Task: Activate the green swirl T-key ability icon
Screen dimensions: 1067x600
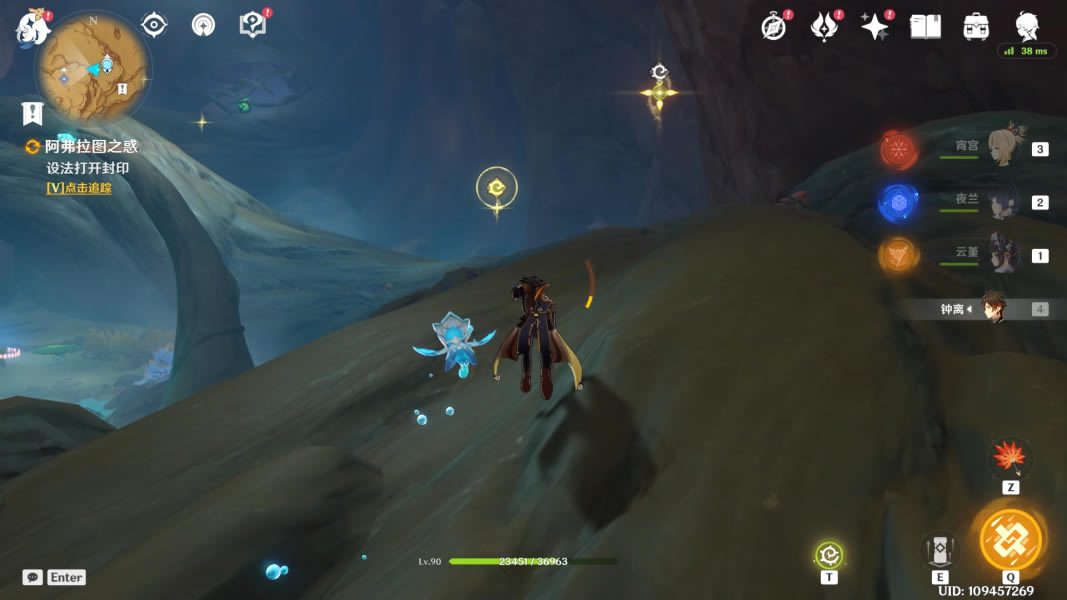Action: 829,555
